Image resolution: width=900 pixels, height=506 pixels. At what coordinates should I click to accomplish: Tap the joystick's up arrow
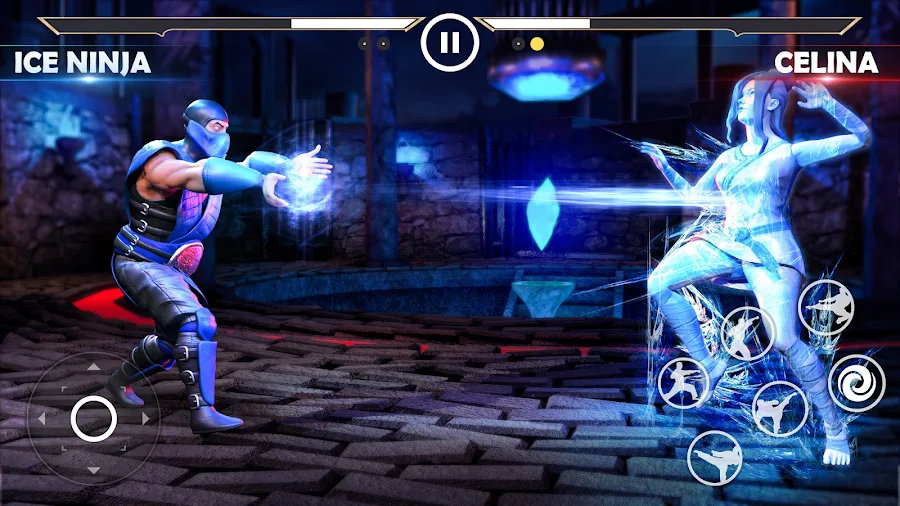click(x=93, y=367)
